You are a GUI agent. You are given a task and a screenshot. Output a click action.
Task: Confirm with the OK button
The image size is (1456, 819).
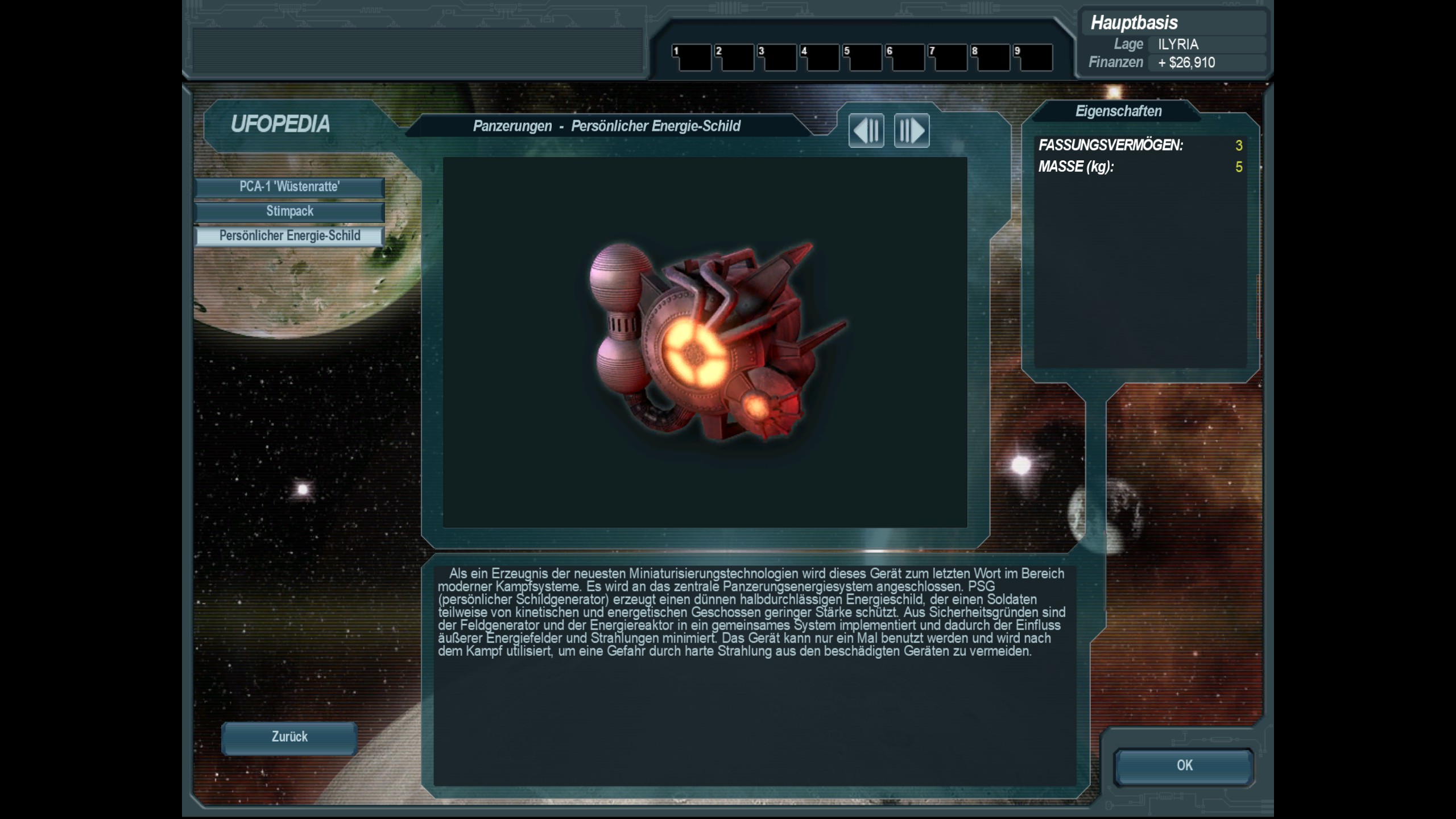pyautogui.click(x=1184, y=766)
